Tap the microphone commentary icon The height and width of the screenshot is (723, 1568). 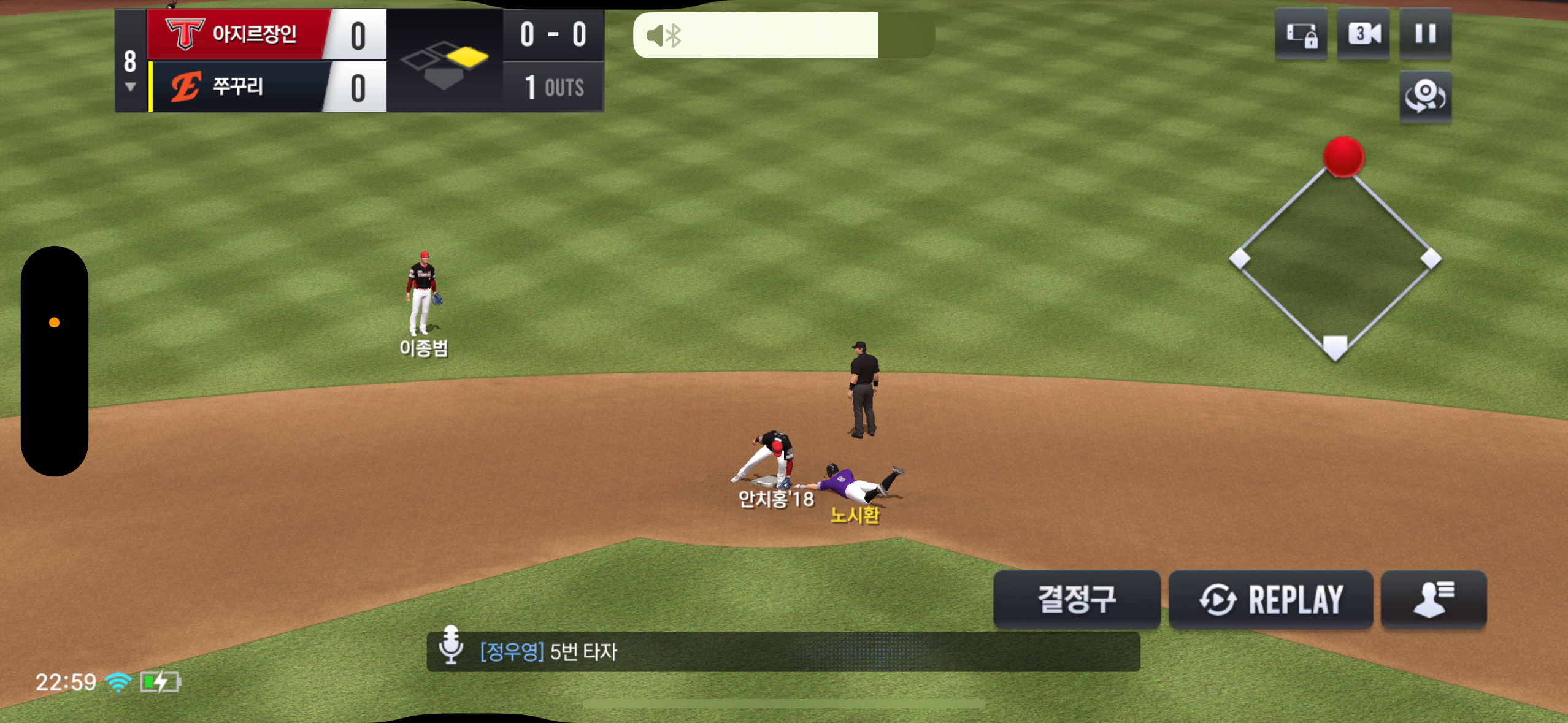(x=451, y=645)
